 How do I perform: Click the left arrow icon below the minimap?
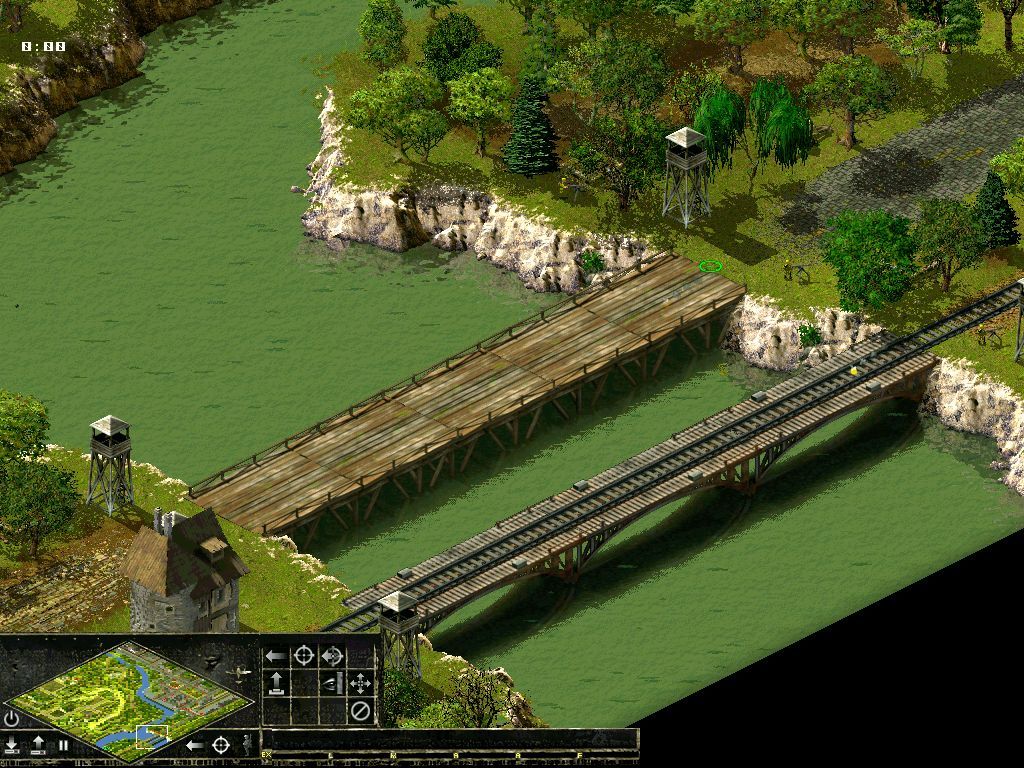[x=195, y=744]
